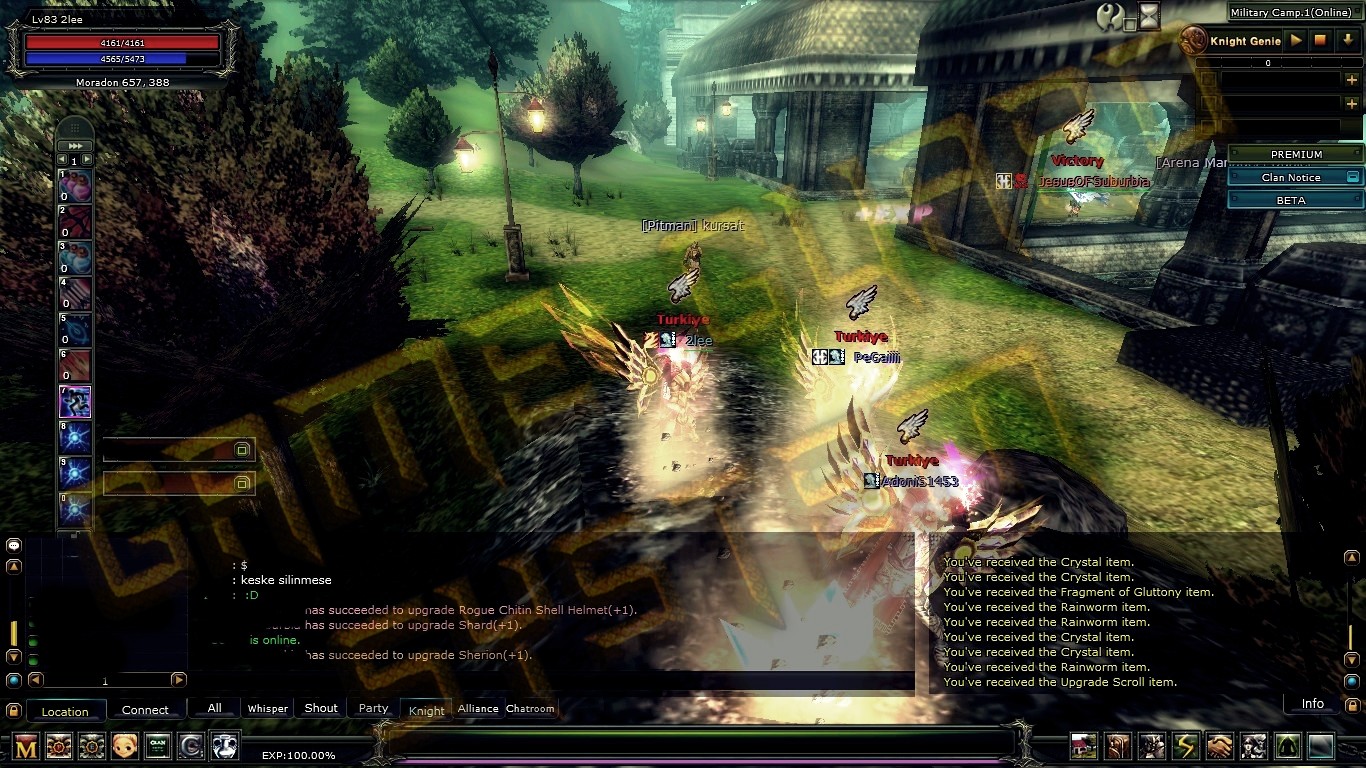Select the Shout chat tab
The height and width of the screenshot is (768, 1366).
click(x=321, y=708)
